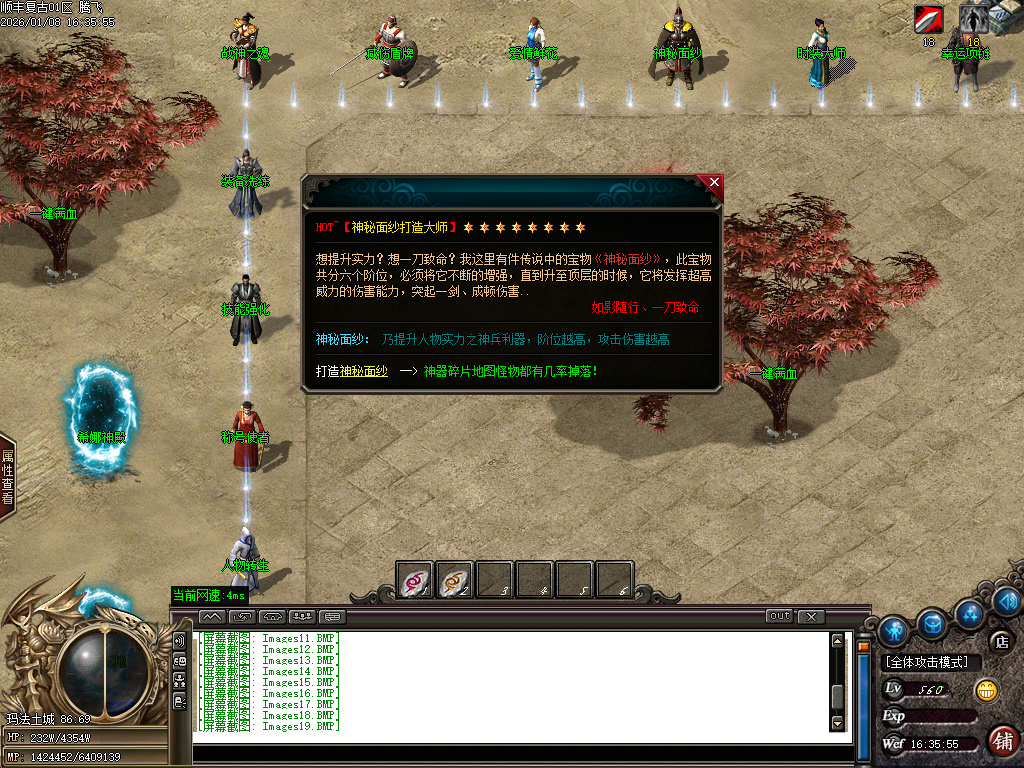
Task: Click the first chat channel tab with zigzag icon
Action: 211,616
